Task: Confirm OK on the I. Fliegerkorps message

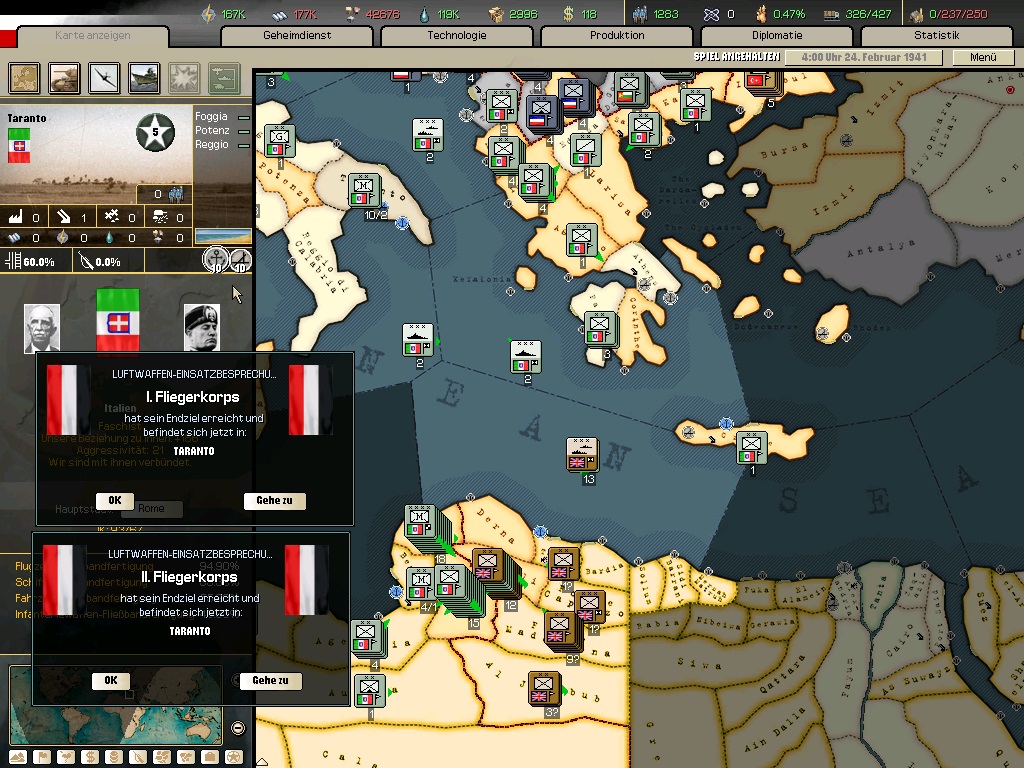Action: tap(114, 500)
